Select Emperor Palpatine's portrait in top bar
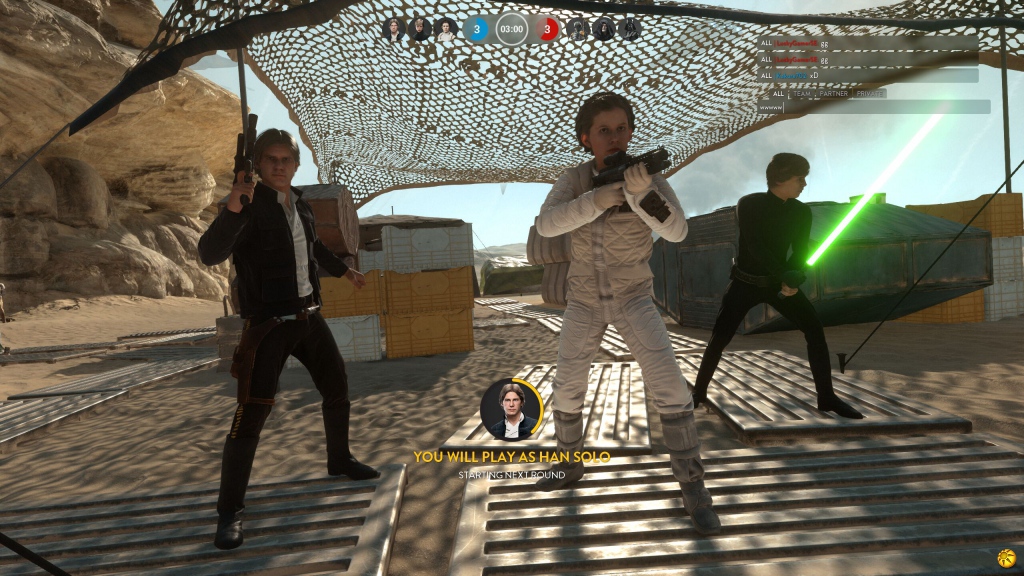Screen dimensions: 1024x576 [x=604, y=29]
